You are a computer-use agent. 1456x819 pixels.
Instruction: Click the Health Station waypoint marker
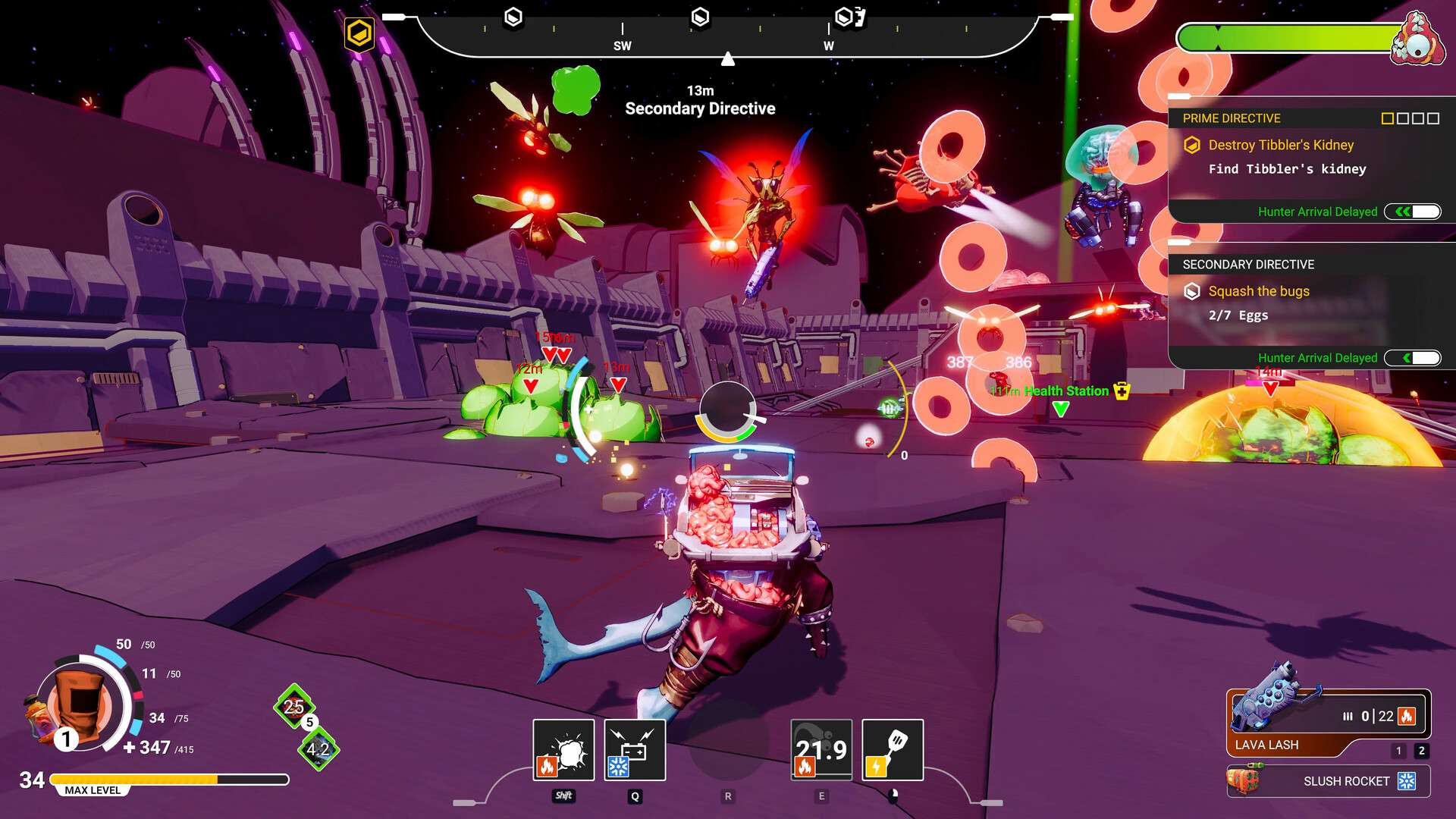pyautogui.click(x=1061, y=408)
